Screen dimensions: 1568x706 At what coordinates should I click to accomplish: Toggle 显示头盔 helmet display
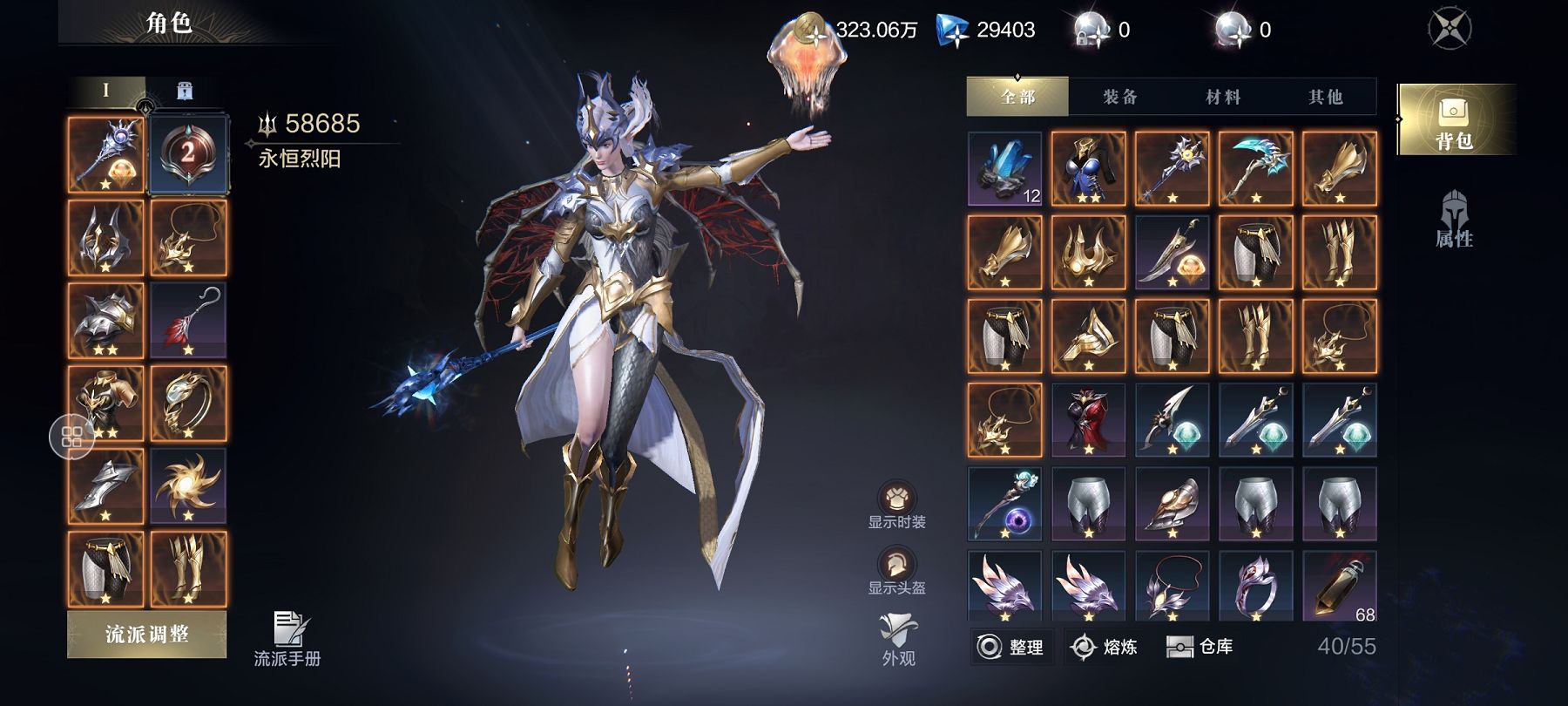click(x=896, y=571)
